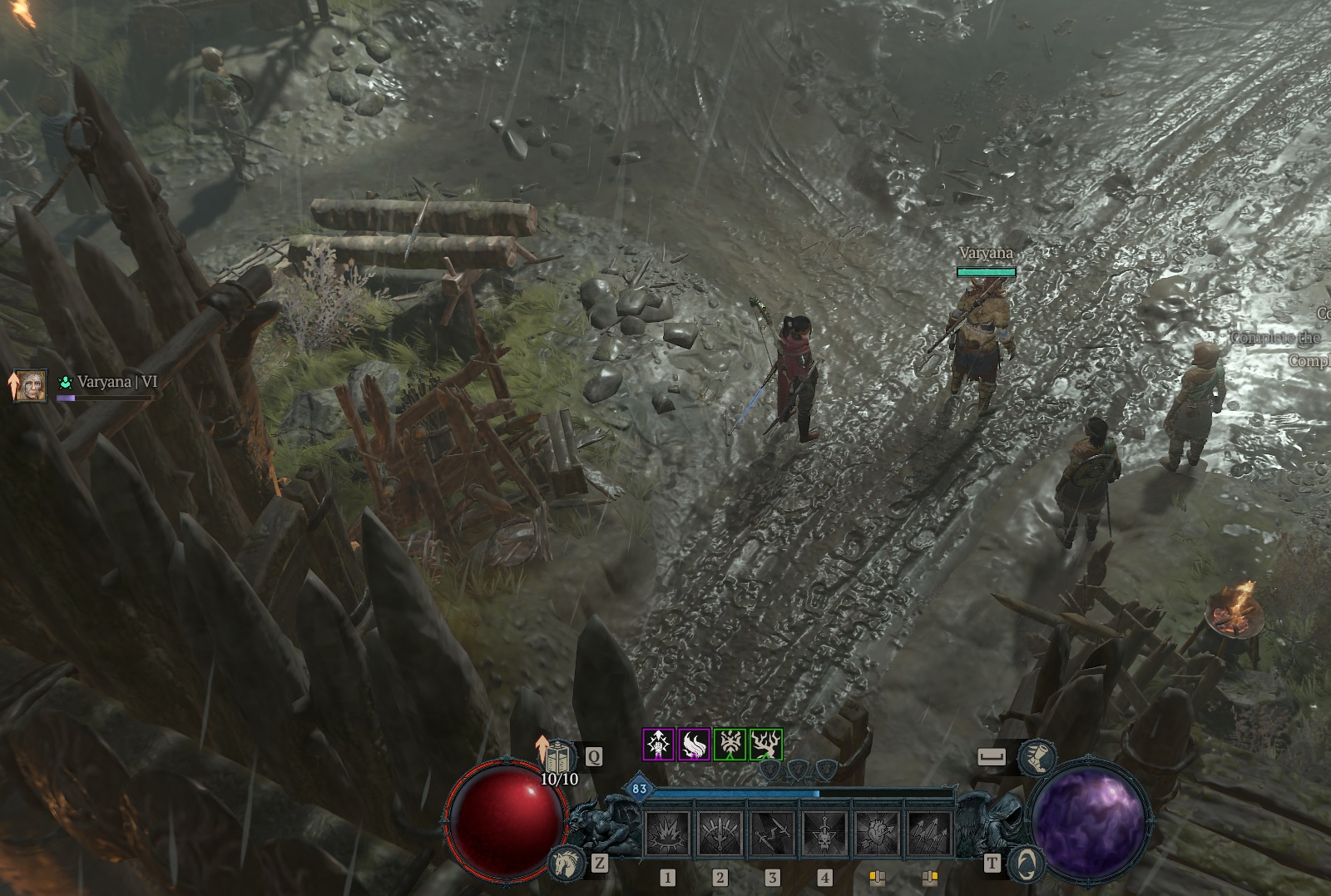Screen dimensions: 1331x896
Task: Inspect the purple fist-with-arrow buff icon
Action: [658, 745]
